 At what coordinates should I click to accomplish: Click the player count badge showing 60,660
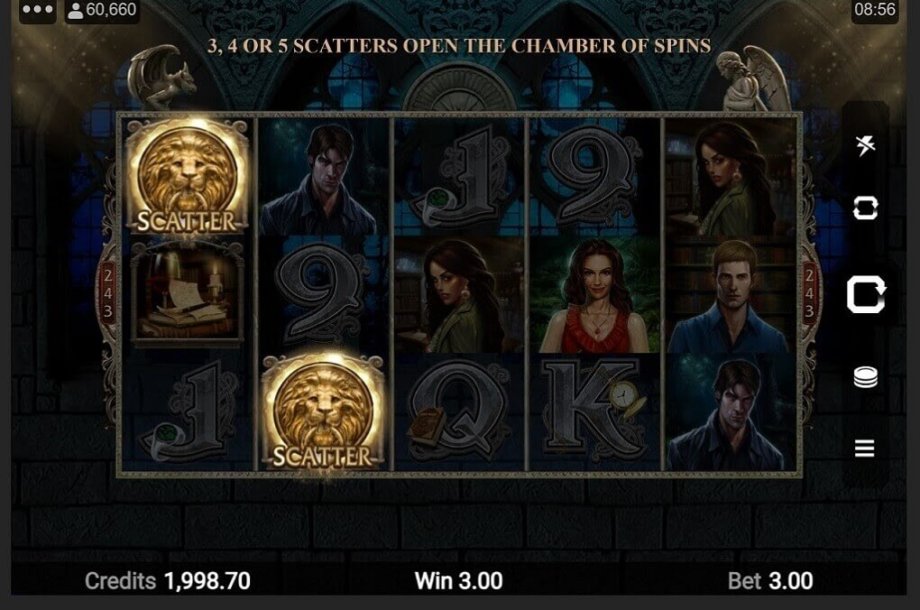(101, 10)
